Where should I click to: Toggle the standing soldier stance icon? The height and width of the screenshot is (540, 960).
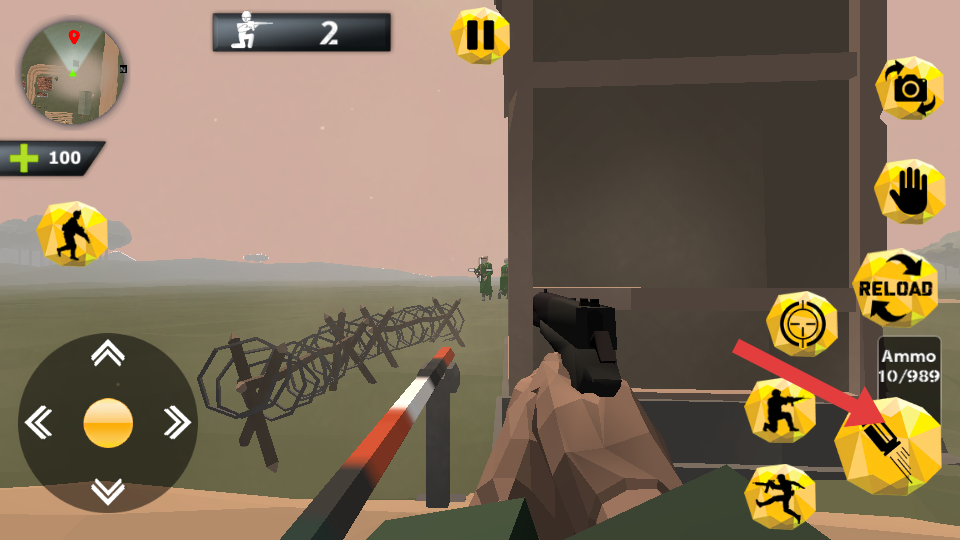(72, 233)
